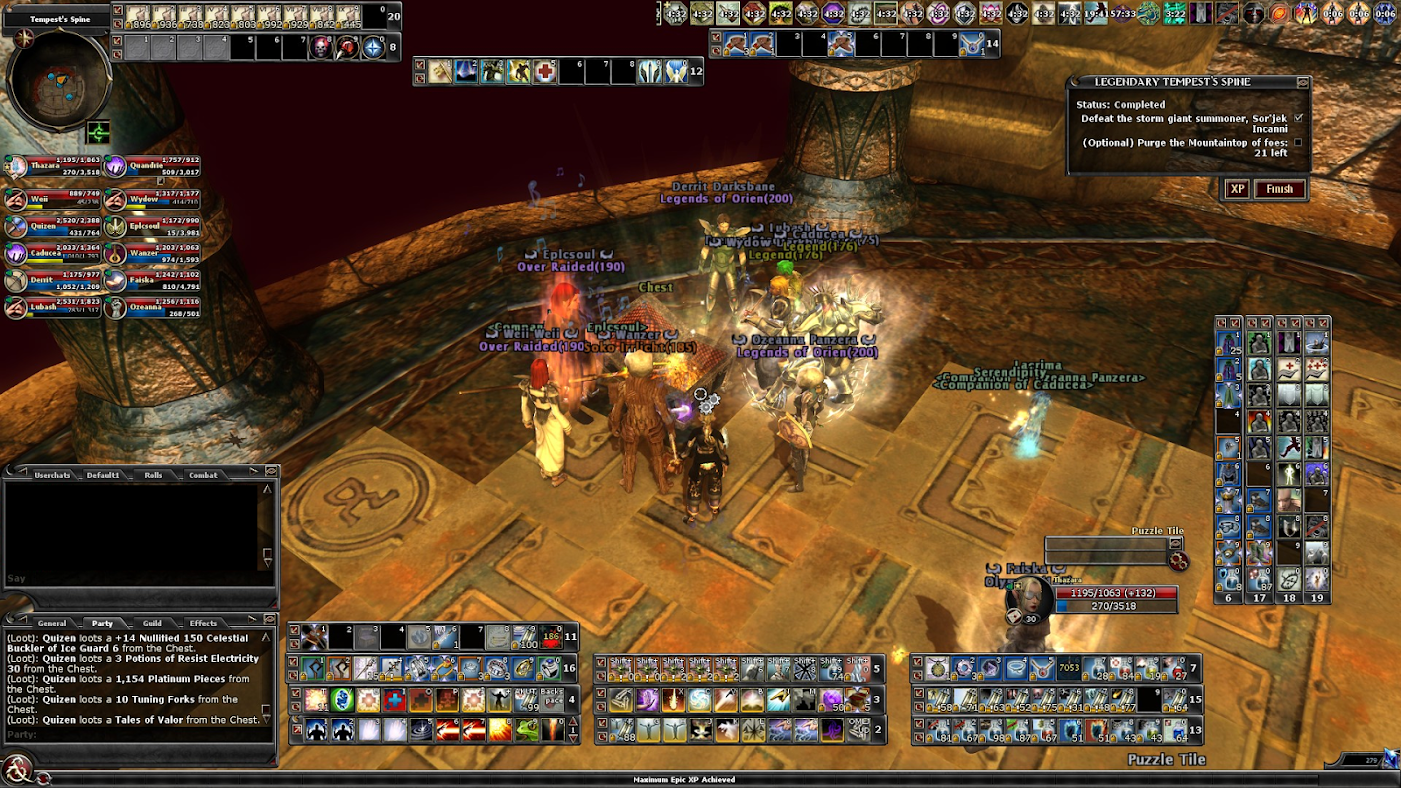
Task: Open the Effects chat tab
Action: [x=203, y=623]
